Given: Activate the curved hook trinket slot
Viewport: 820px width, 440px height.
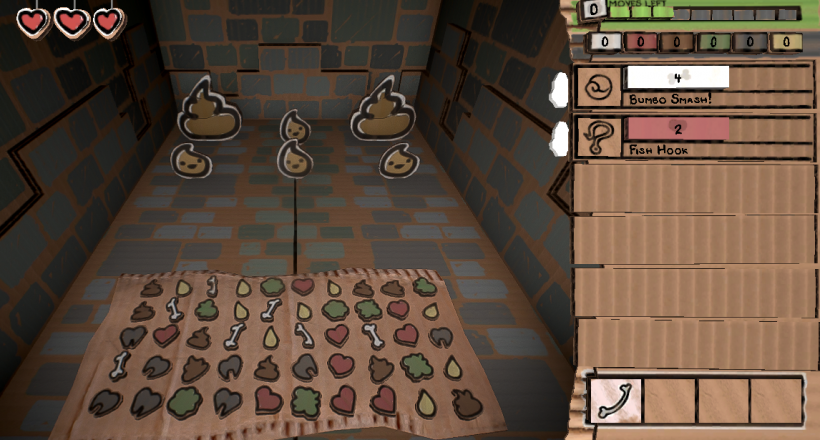Looking at the screenshot, I should (615, 399).
